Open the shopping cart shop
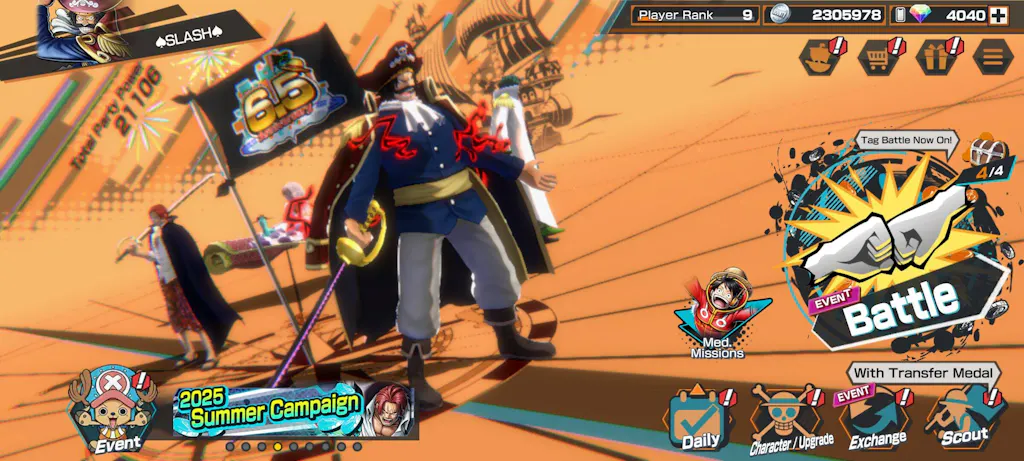 [x=877, y=56]
